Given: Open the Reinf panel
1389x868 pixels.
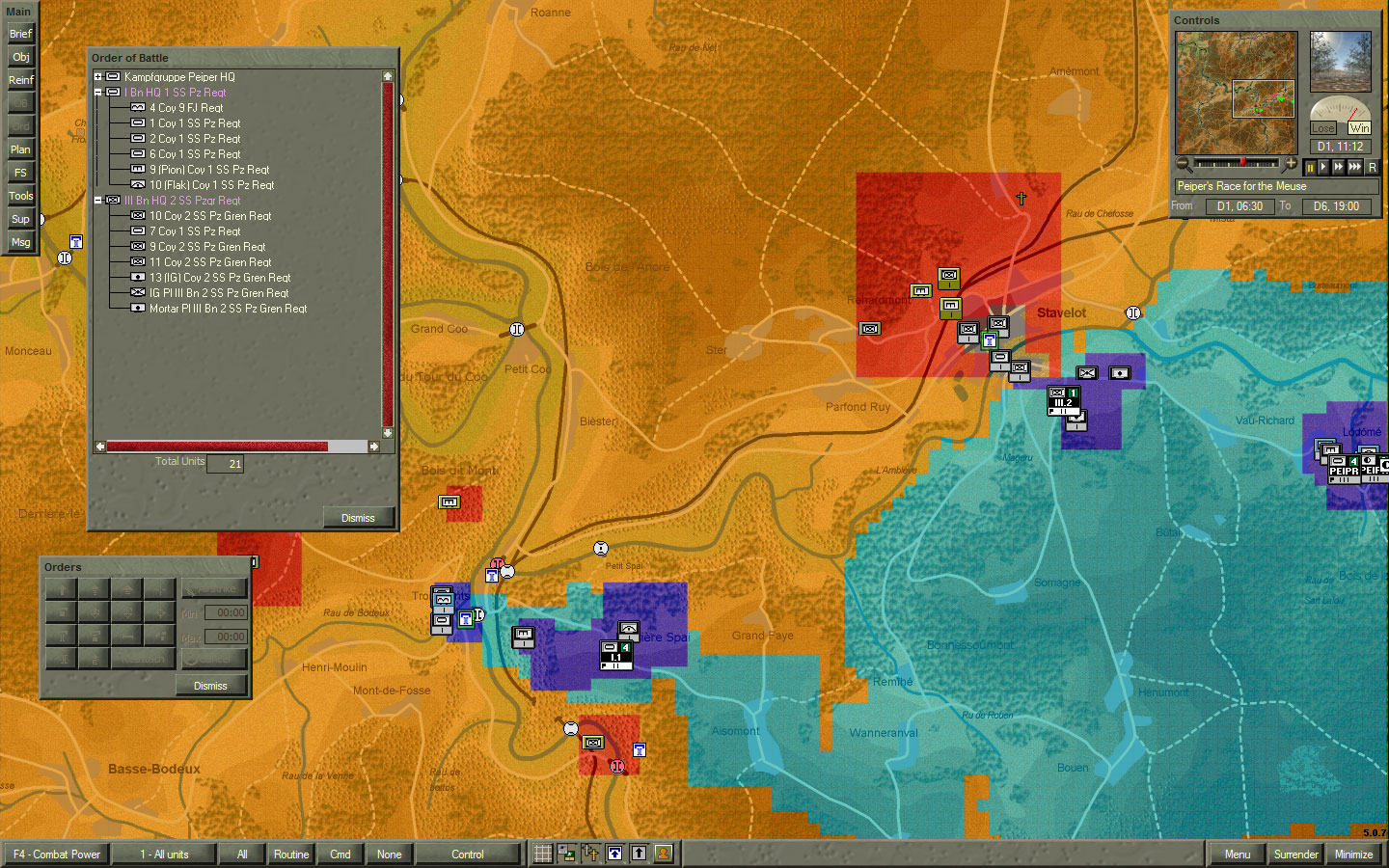Looking at the screenshot, I should point(20,80).
